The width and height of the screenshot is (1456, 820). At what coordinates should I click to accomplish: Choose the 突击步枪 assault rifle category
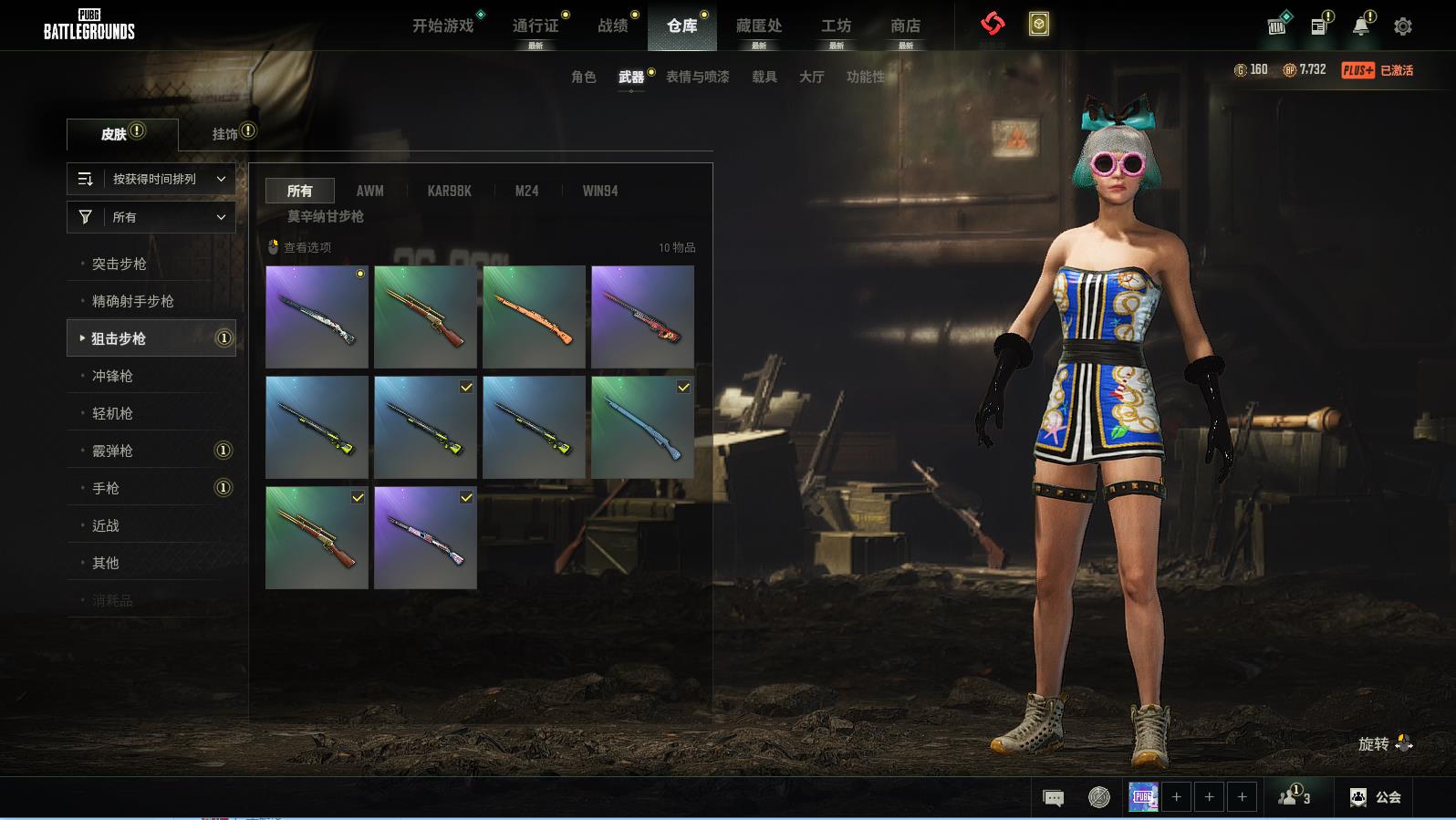pos(120,264)
